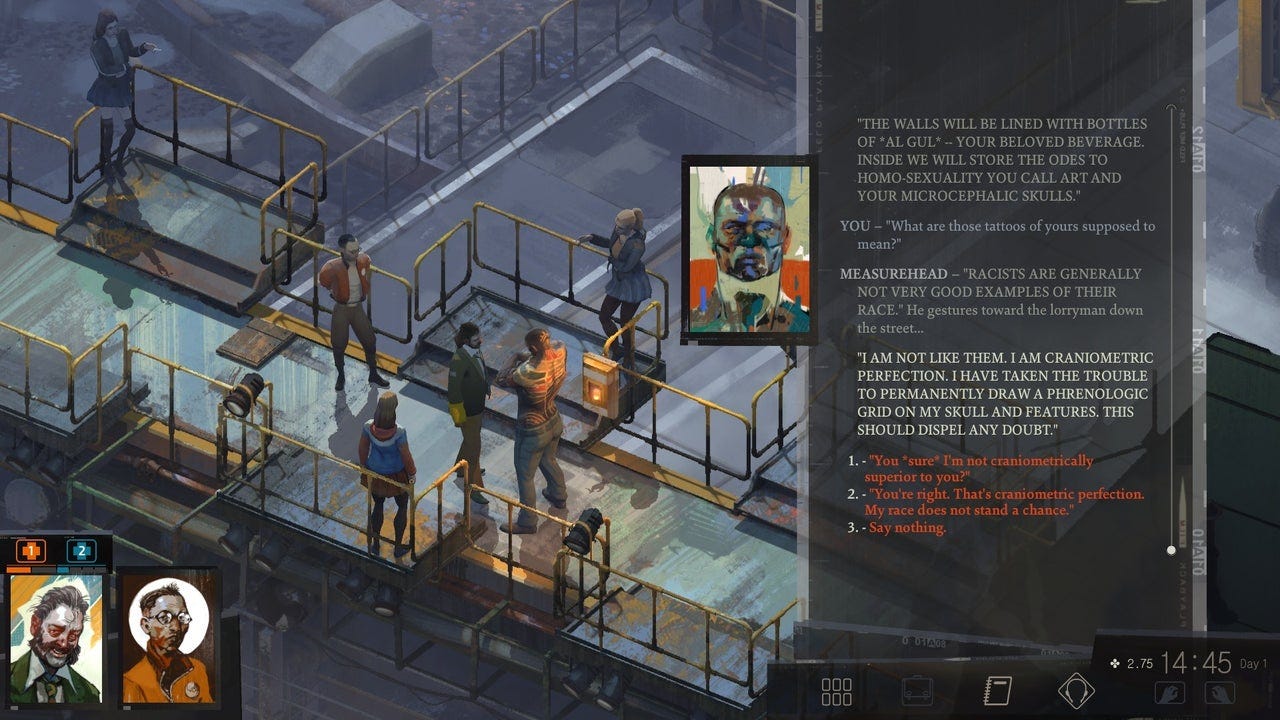Use the orange health heal button

click(31, 550)
